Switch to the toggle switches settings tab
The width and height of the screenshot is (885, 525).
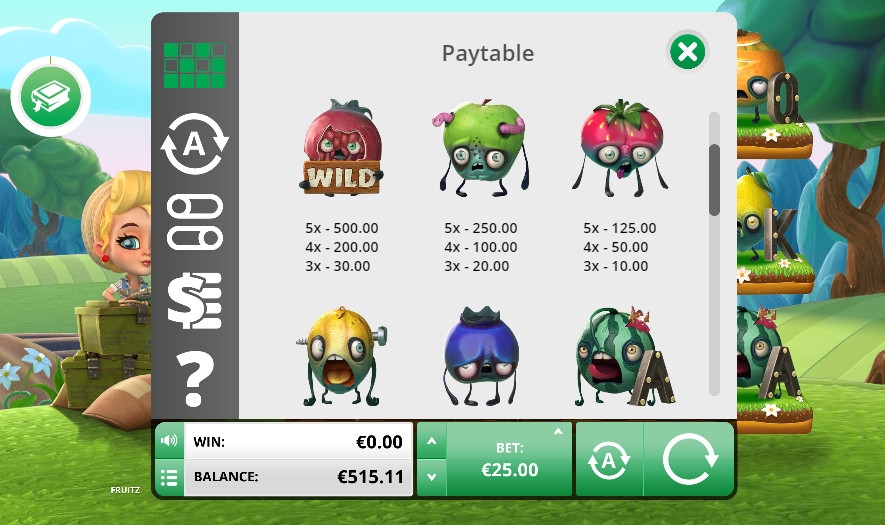[x=194, y=222]
